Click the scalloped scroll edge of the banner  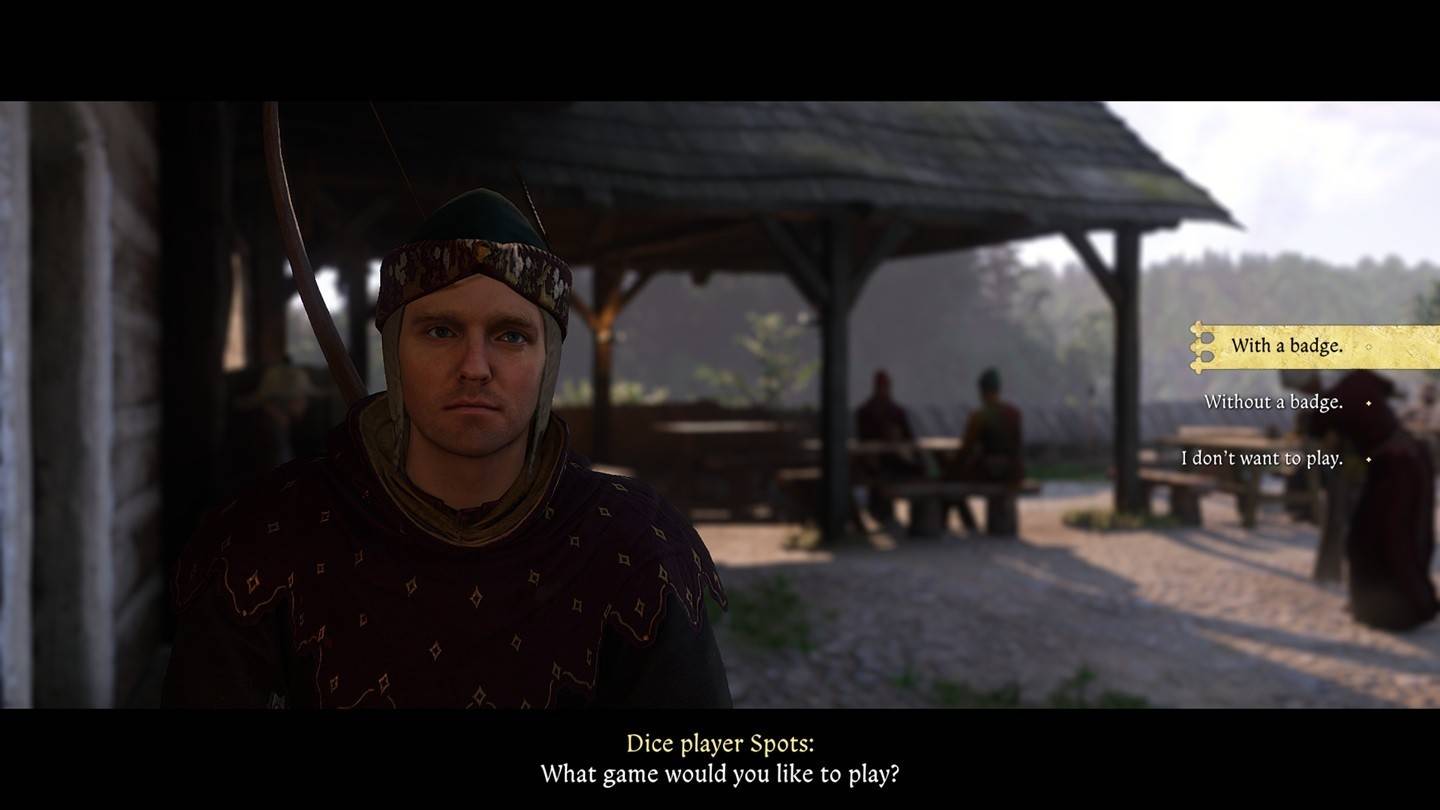pos(1196,346)
